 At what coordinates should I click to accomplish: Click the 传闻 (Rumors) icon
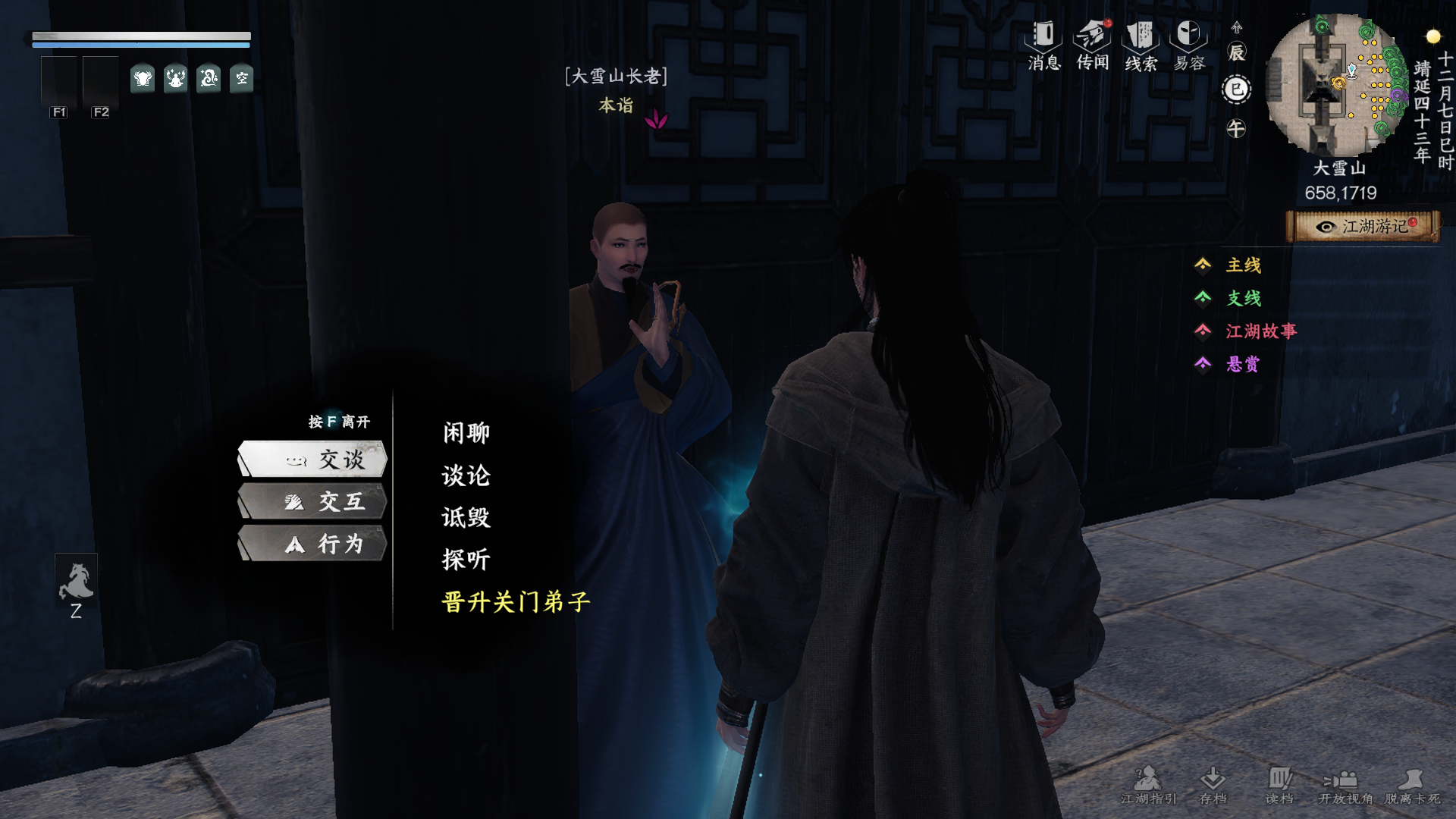point(1090,38)
